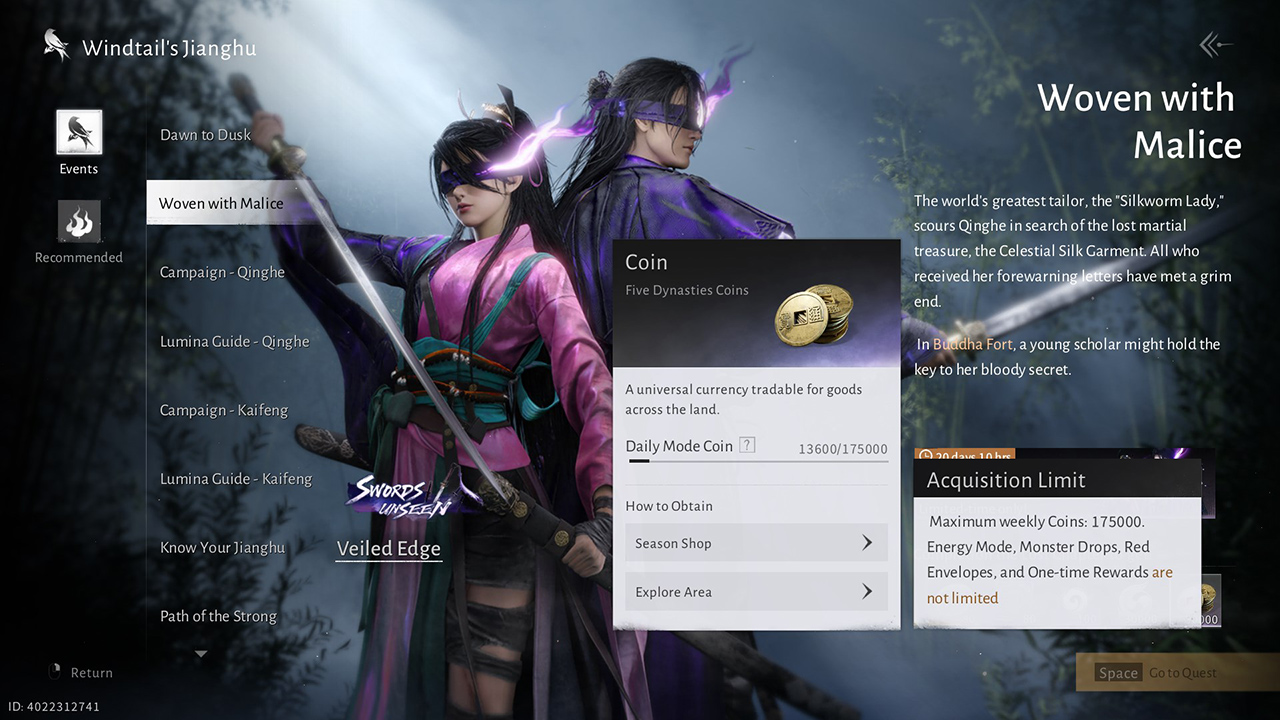
Task: Click the Veiled Edge link
Action: [389, 548]
